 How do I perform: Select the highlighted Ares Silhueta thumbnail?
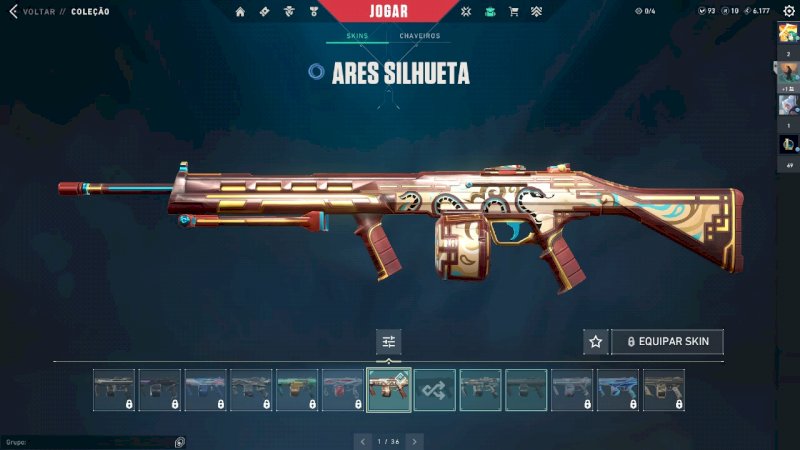point(389,390)
